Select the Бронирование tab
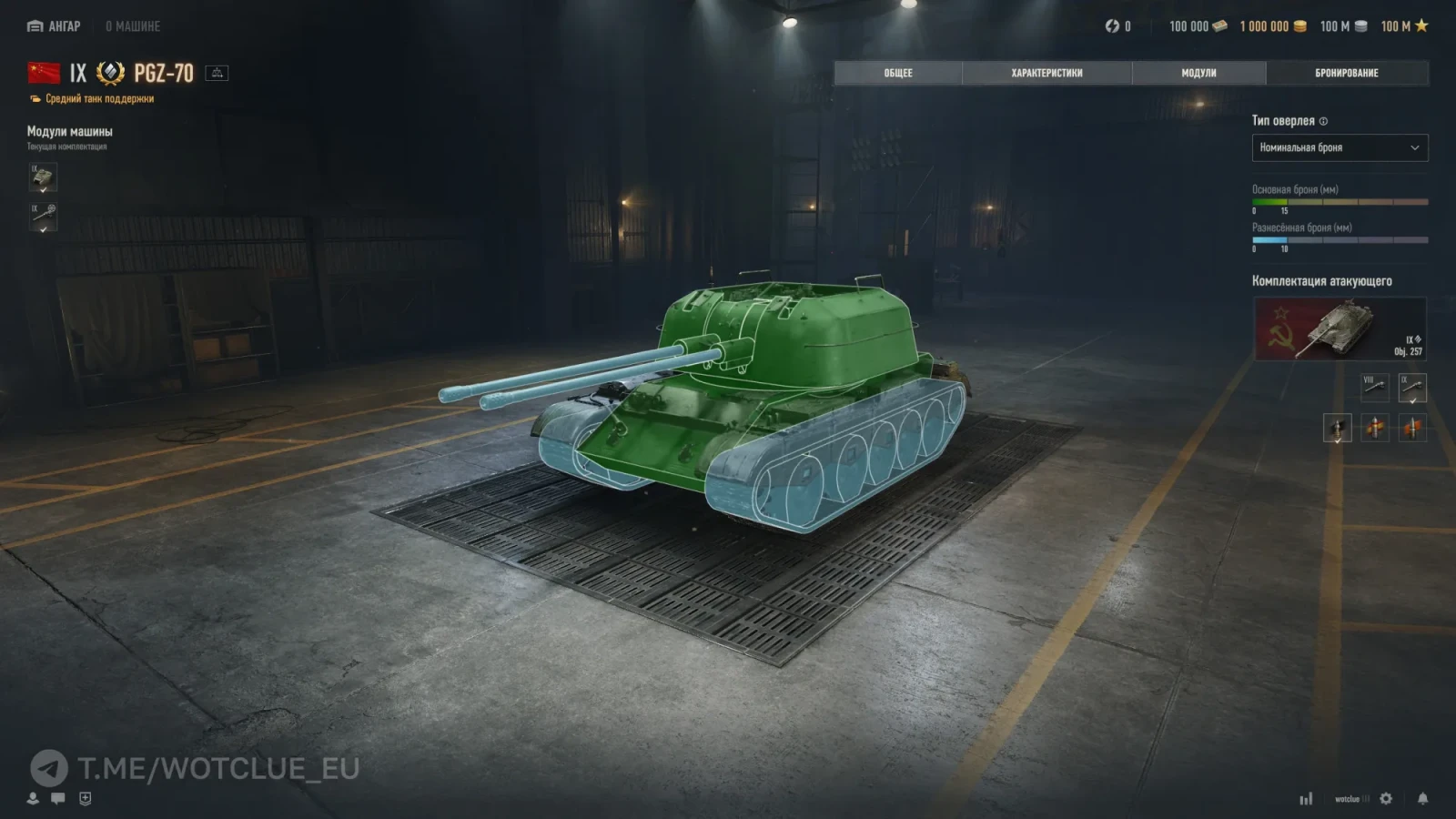The height and width of the screenshot is (819, 1456). tap(1346, 73)
